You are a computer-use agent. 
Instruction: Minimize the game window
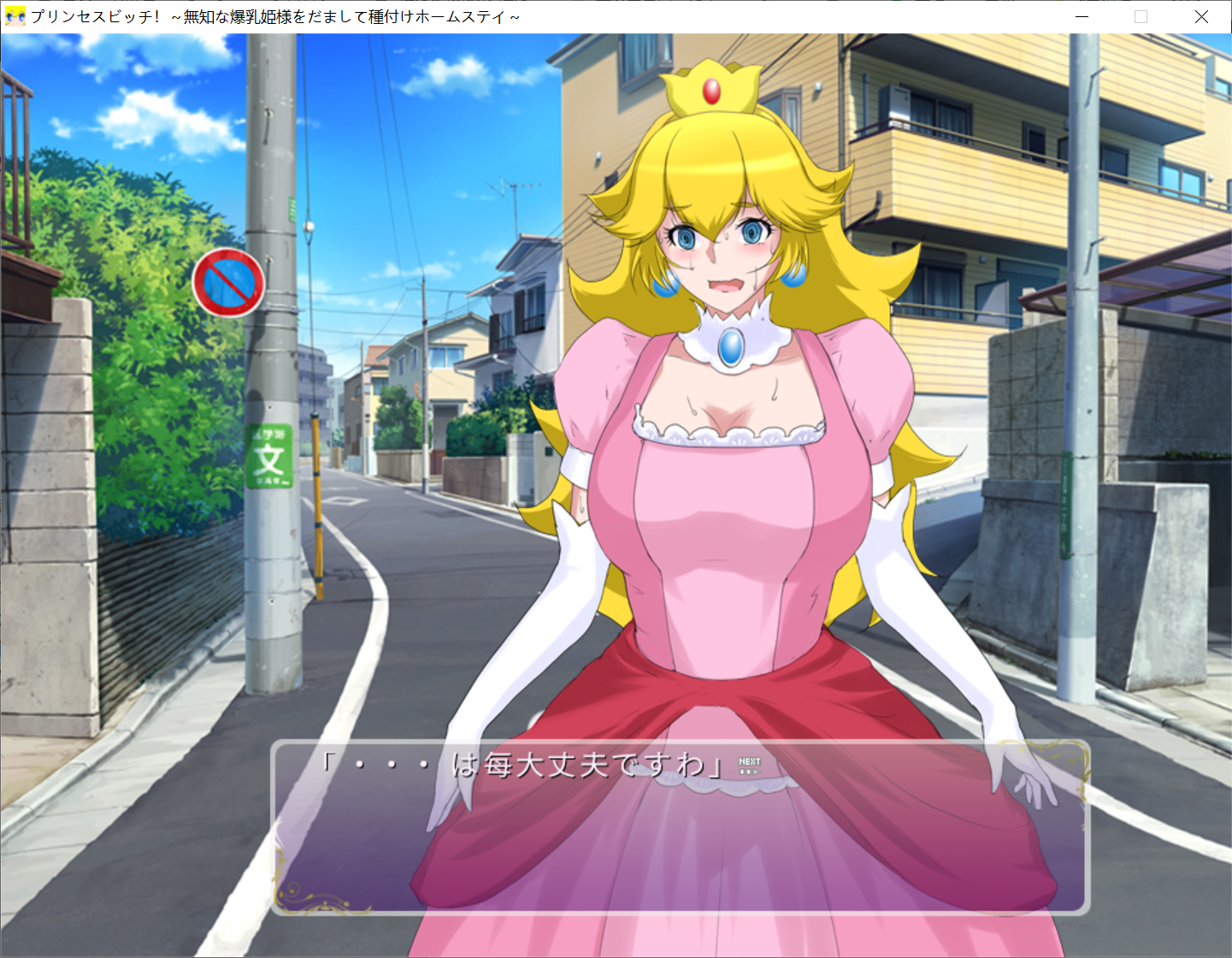click(1082, 15)
